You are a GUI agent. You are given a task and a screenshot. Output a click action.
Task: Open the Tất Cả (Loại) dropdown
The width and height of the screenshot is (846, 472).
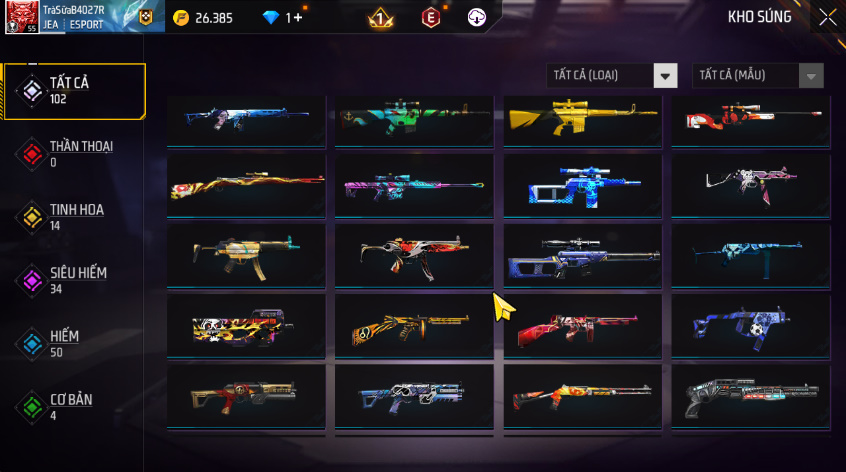click(612, 76)
